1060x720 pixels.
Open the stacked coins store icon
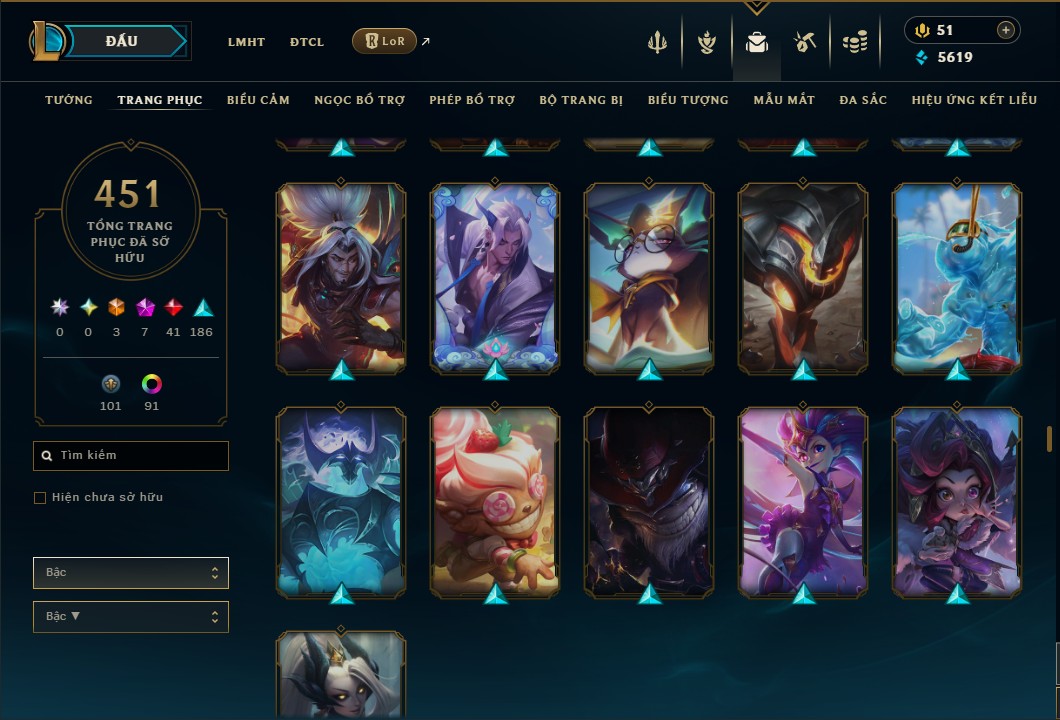click(x=854, y=42)
